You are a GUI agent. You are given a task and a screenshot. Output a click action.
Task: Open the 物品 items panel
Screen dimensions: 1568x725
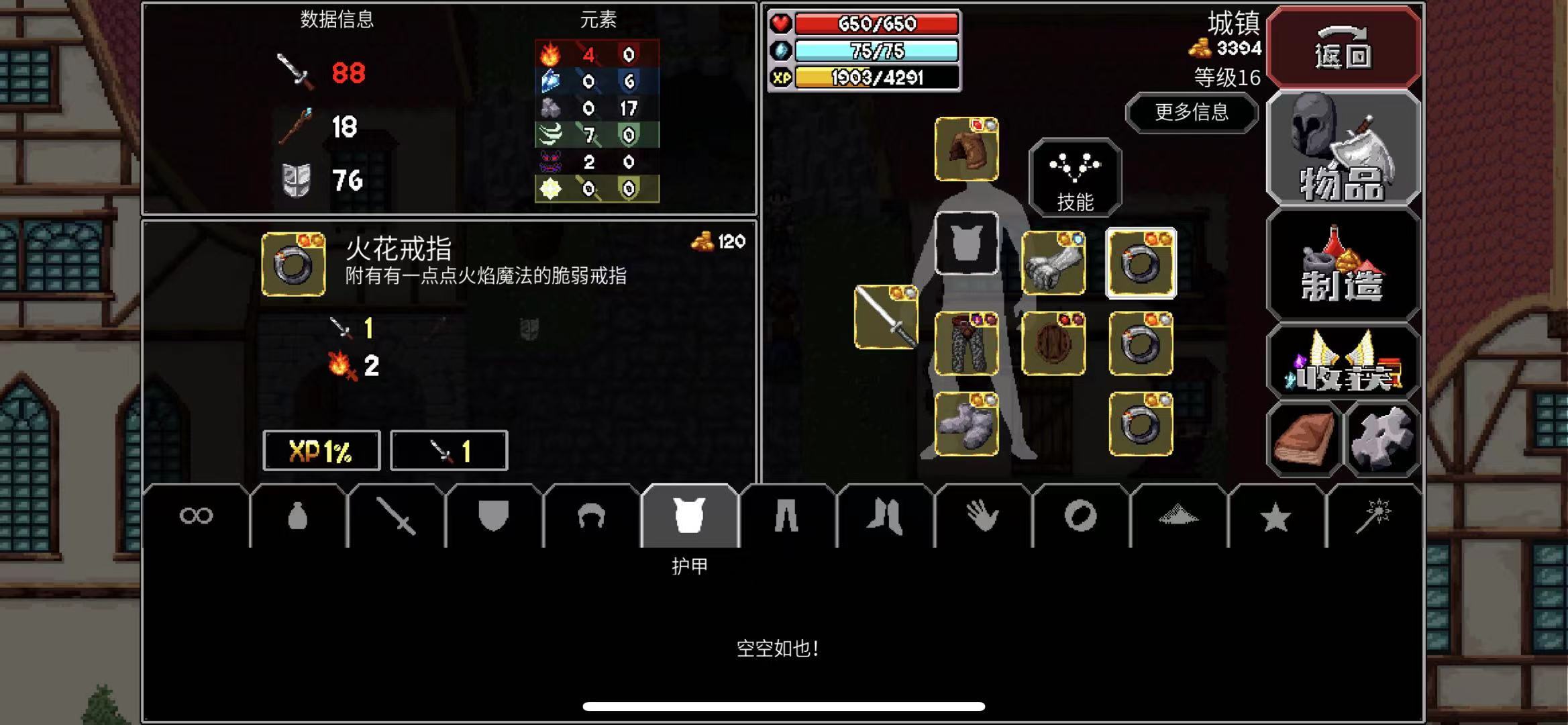1345,149
